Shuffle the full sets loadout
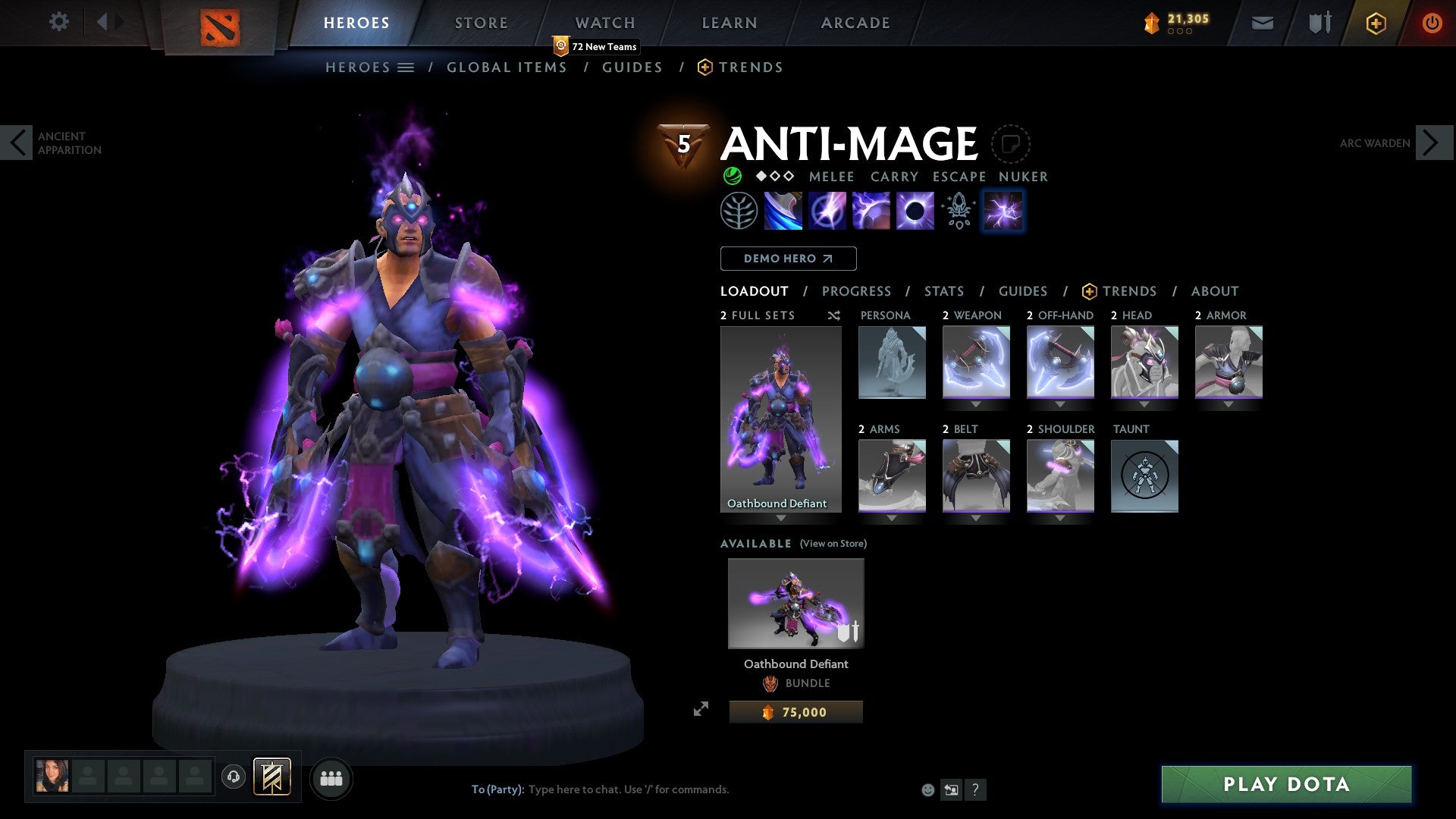Viewport: 1456px width, 819px height. (833, 315)
